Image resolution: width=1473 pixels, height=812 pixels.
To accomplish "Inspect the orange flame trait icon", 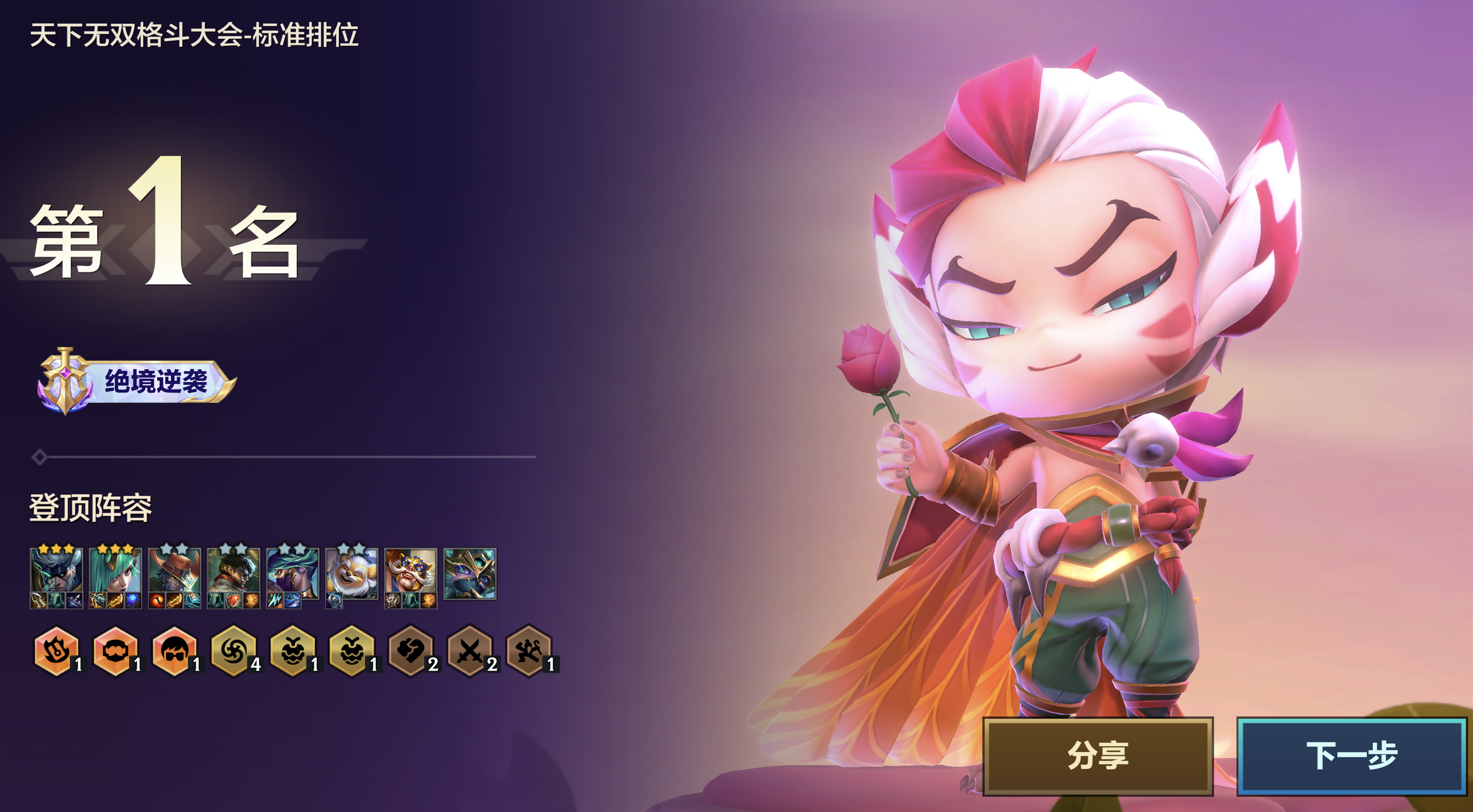I will tap(56, 651).
